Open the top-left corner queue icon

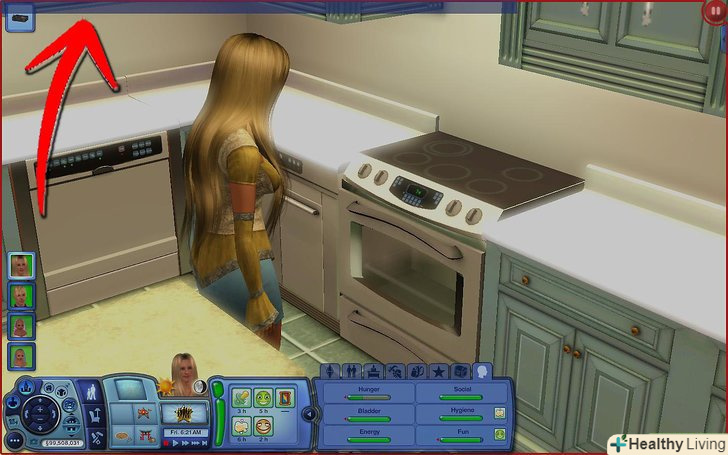pos(19,16)
